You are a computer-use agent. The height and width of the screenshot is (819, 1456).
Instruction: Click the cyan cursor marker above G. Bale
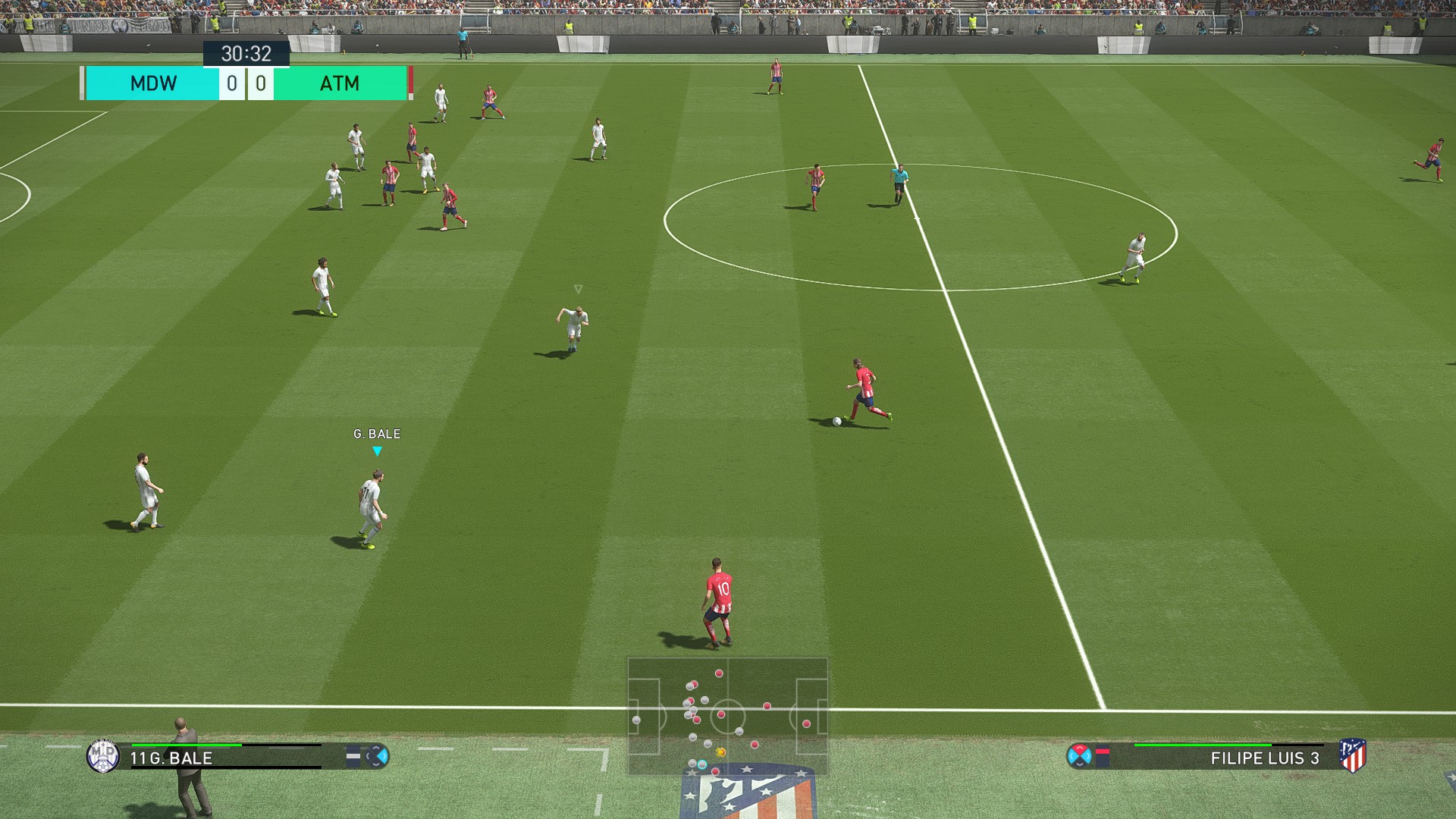377,451
